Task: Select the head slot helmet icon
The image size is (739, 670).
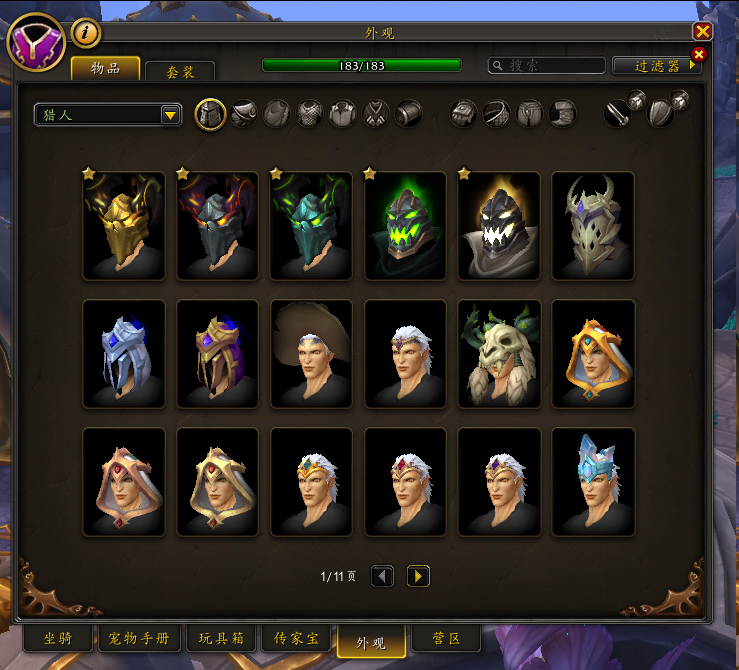Action: [x=209, y=114]
